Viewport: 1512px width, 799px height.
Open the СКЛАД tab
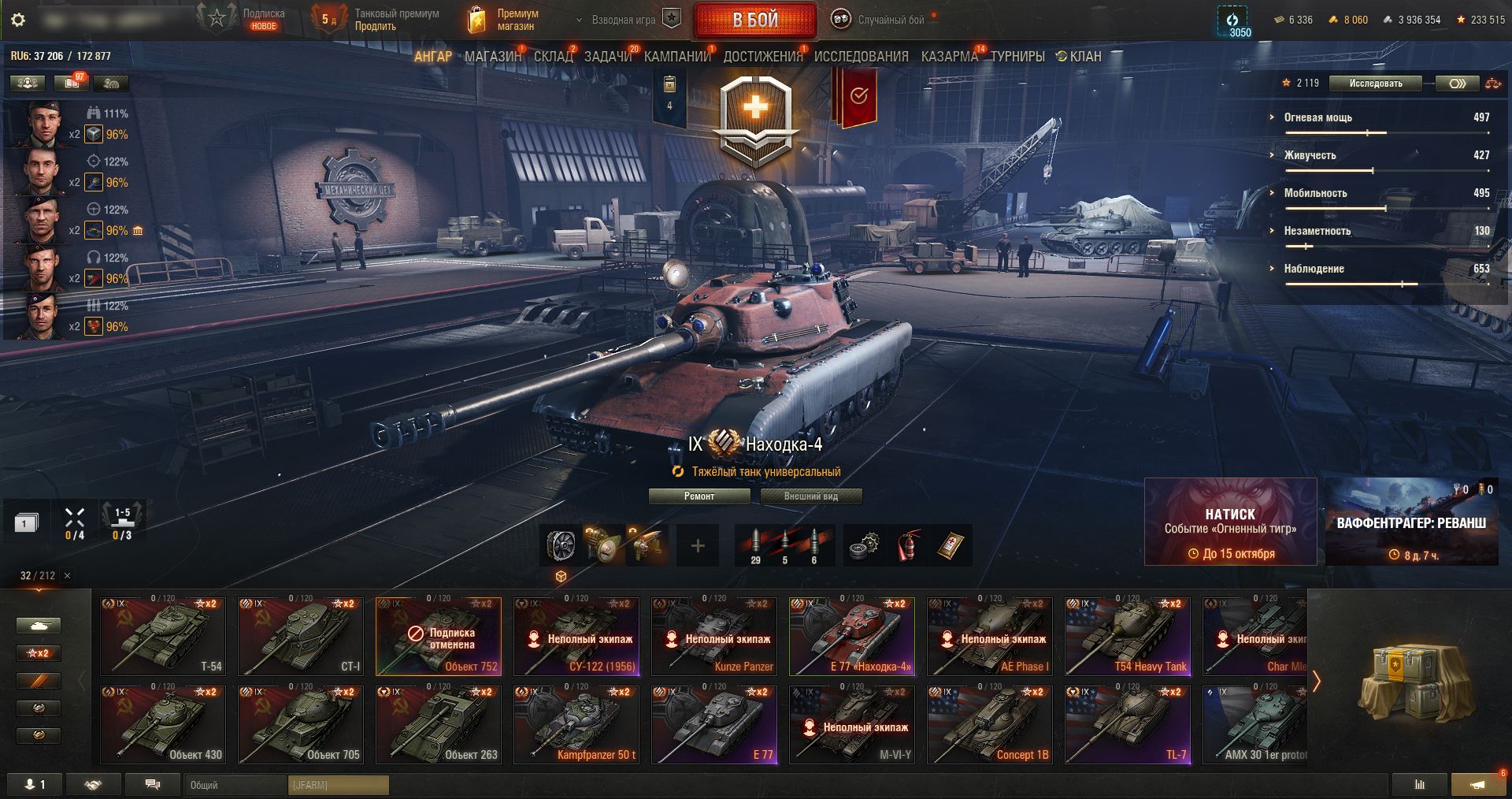click(x=553, y=57)
